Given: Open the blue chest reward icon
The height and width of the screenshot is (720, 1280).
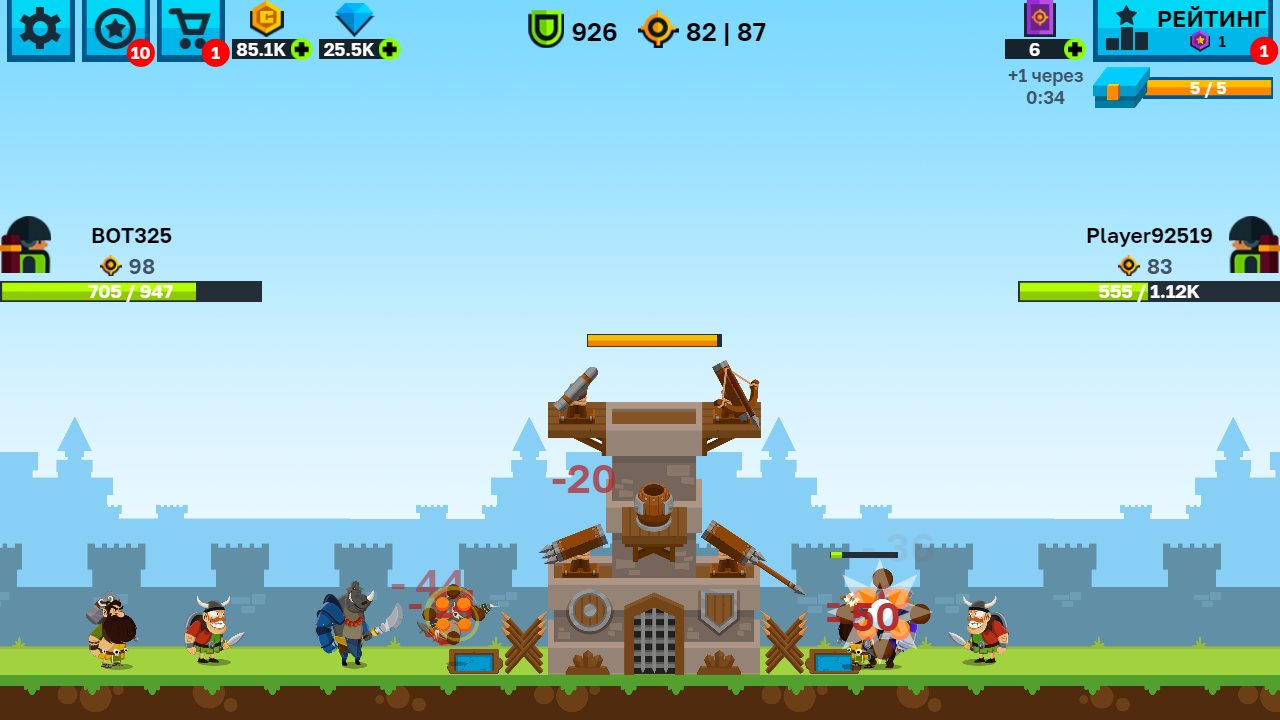Looking at the screenshot, I should pyautogui.click(x=1122, y=90).
